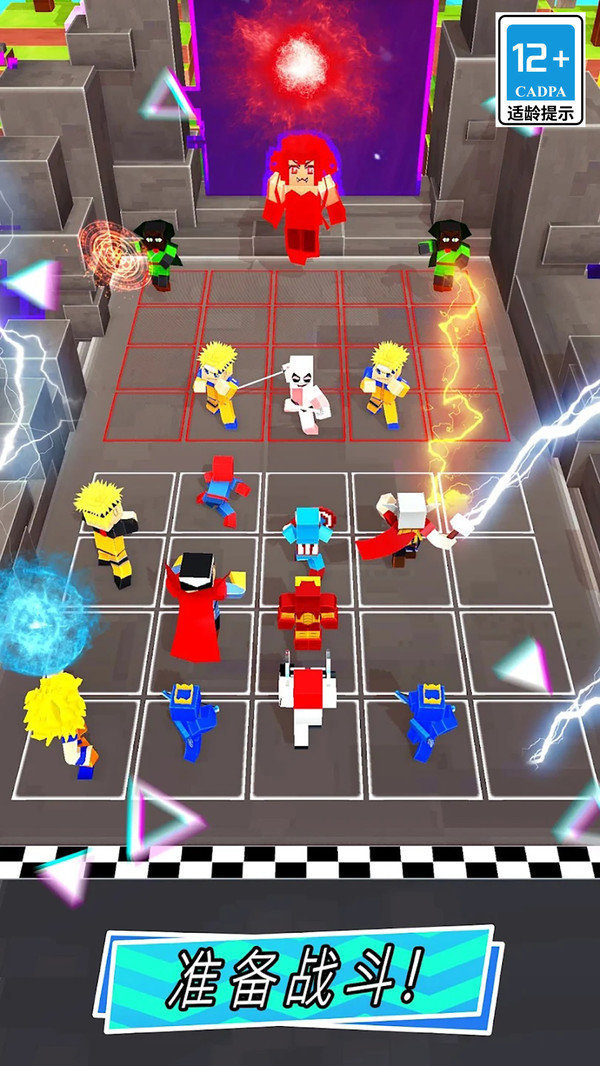
Task: Select the spiky blond Super Saiyan unit
Action: [60, 722]
